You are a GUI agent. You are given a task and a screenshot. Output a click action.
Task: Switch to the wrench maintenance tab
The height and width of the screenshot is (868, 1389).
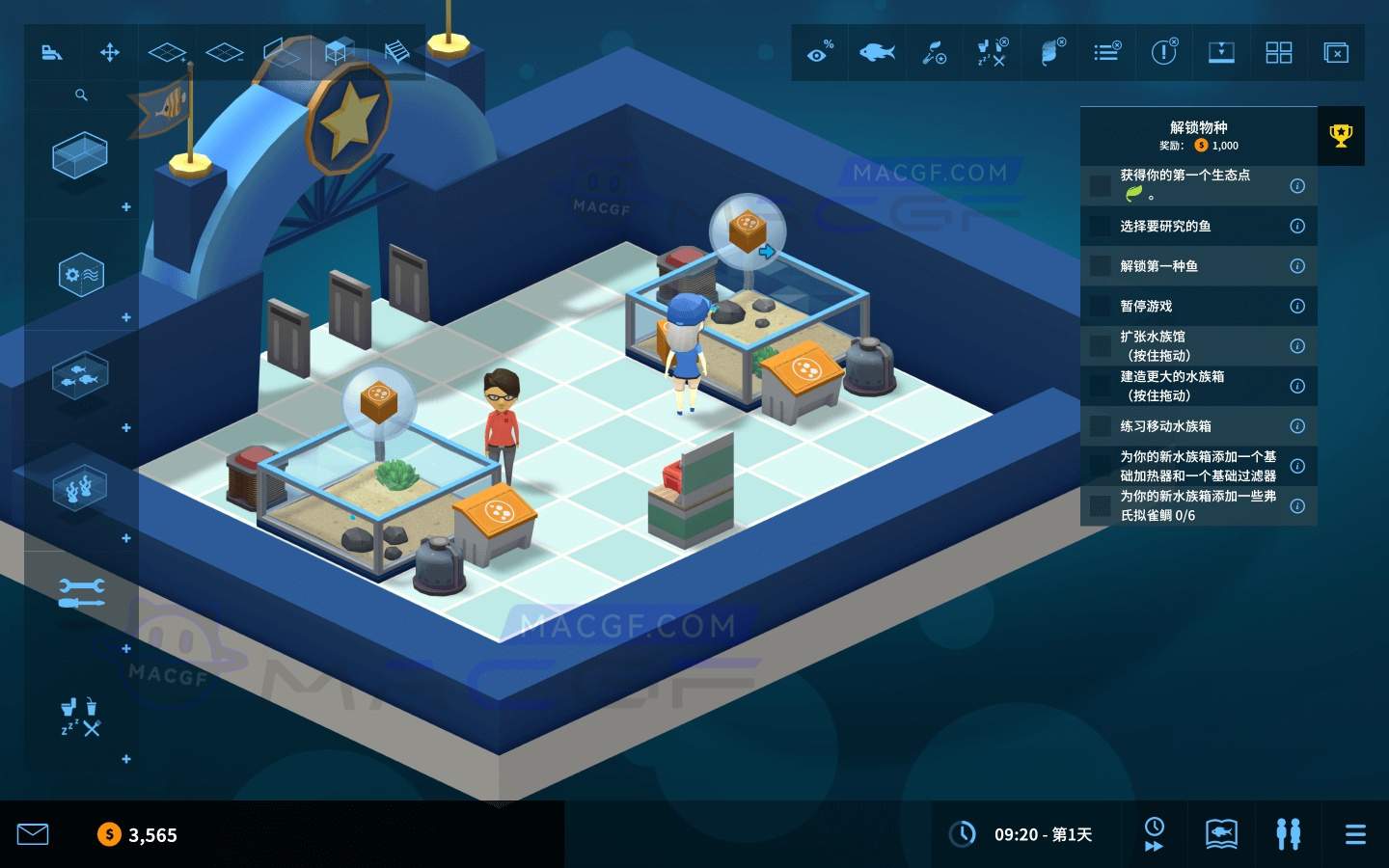pos(81,593)
